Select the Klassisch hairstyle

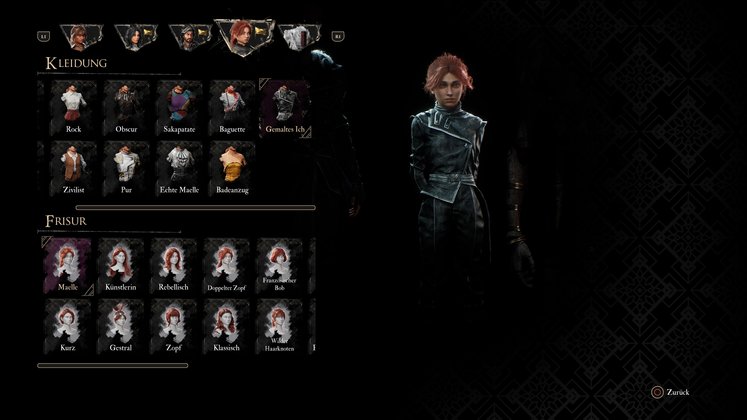227,326
